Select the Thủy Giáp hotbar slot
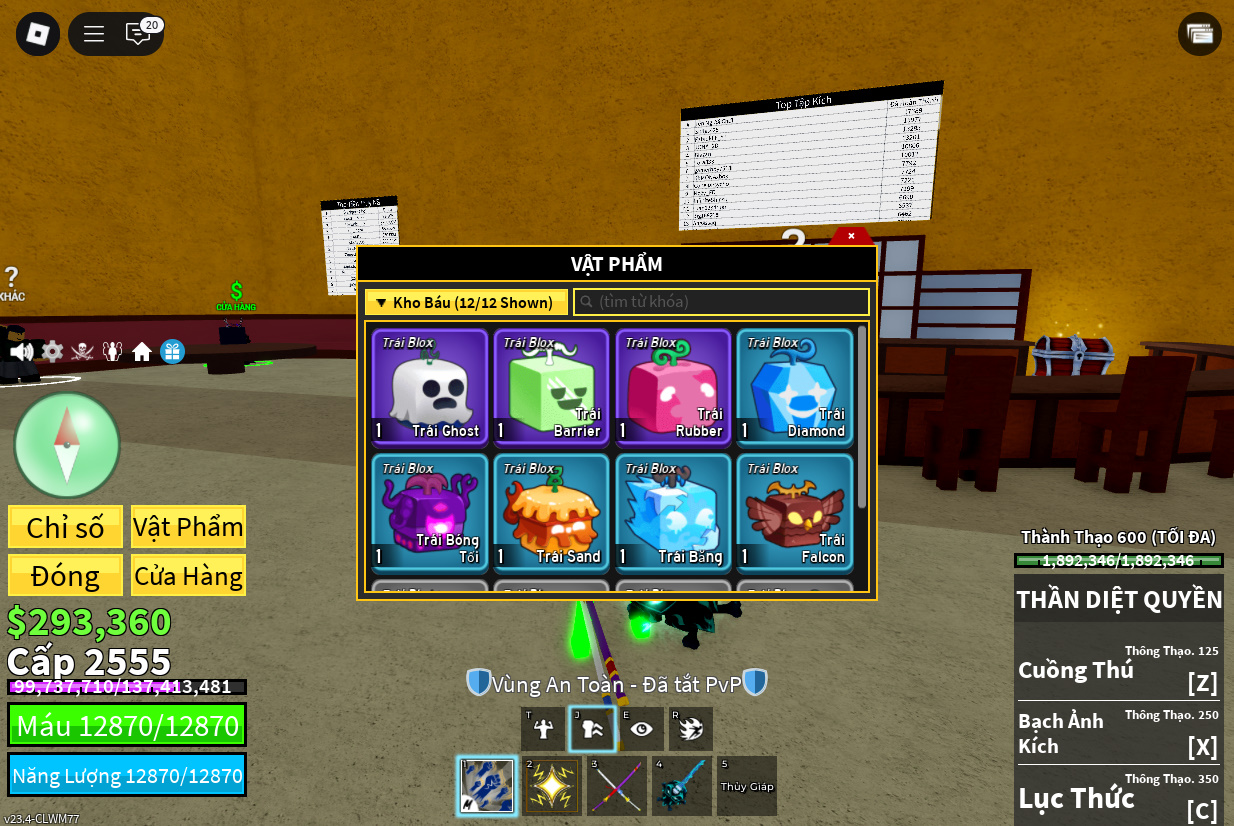This screenshot has height=826, width=1234. 747,786
